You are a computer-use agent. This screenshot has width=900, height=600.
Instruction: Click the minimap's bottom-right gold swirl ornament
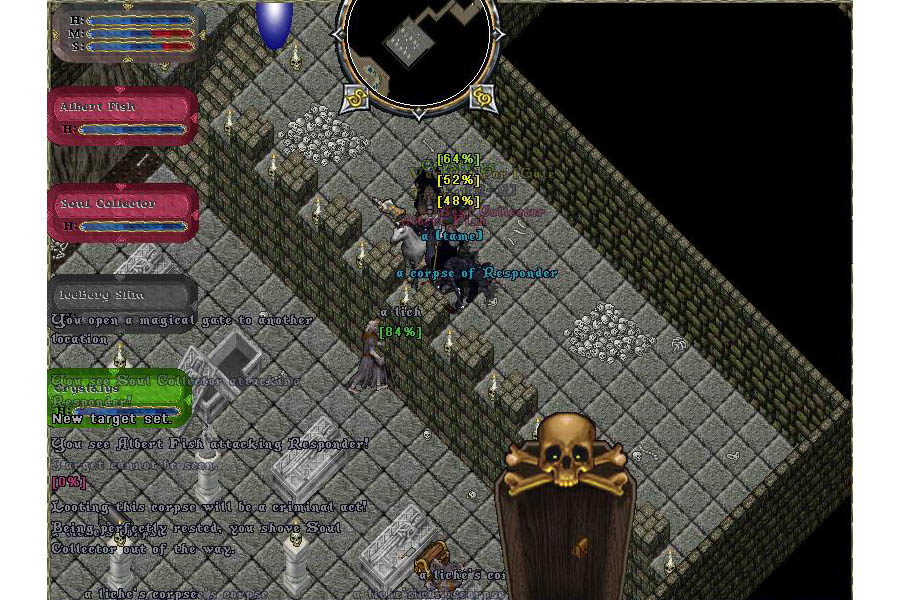pos(482,97)
